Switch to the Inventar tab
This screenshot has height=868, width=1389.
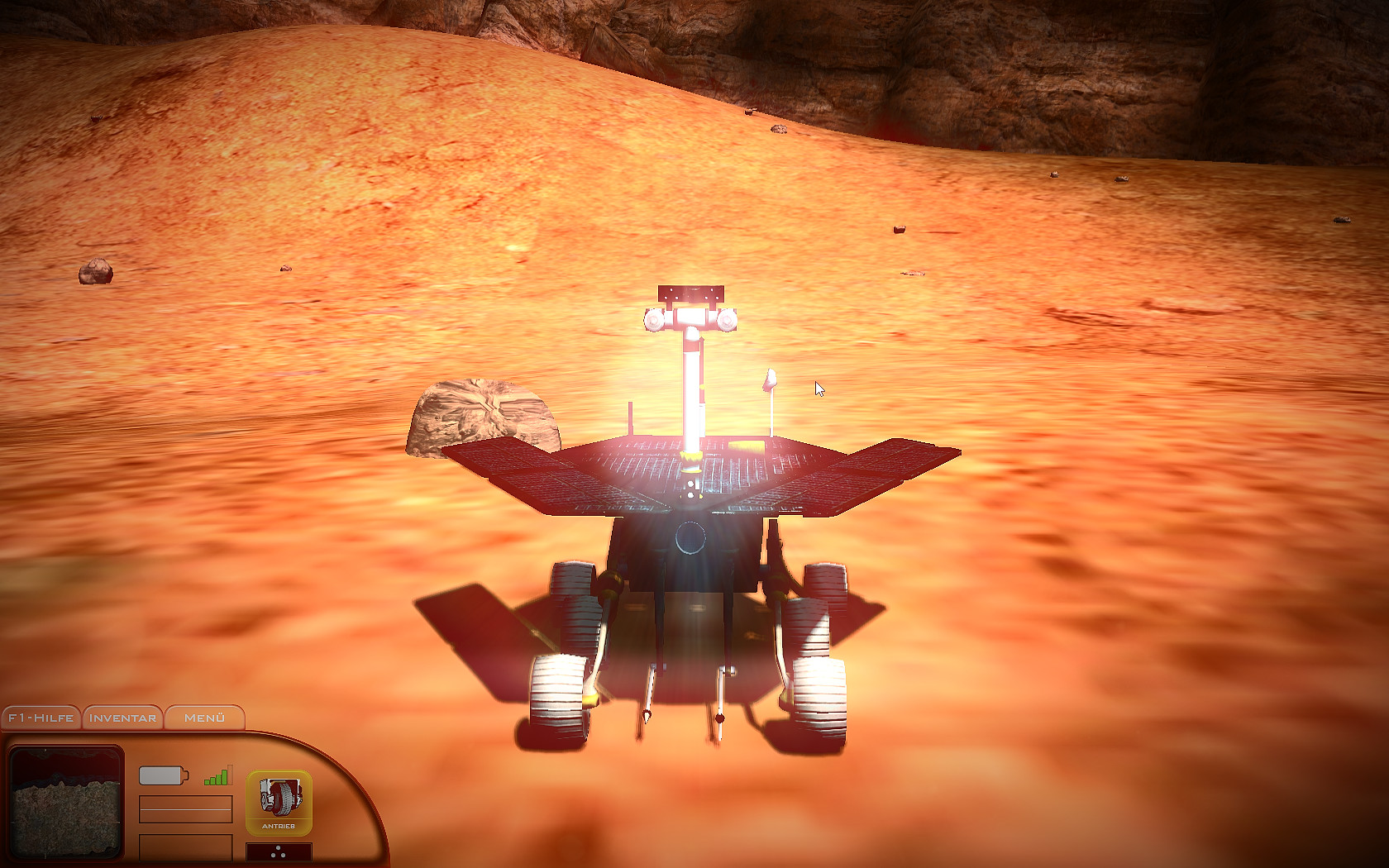point(121,718)
